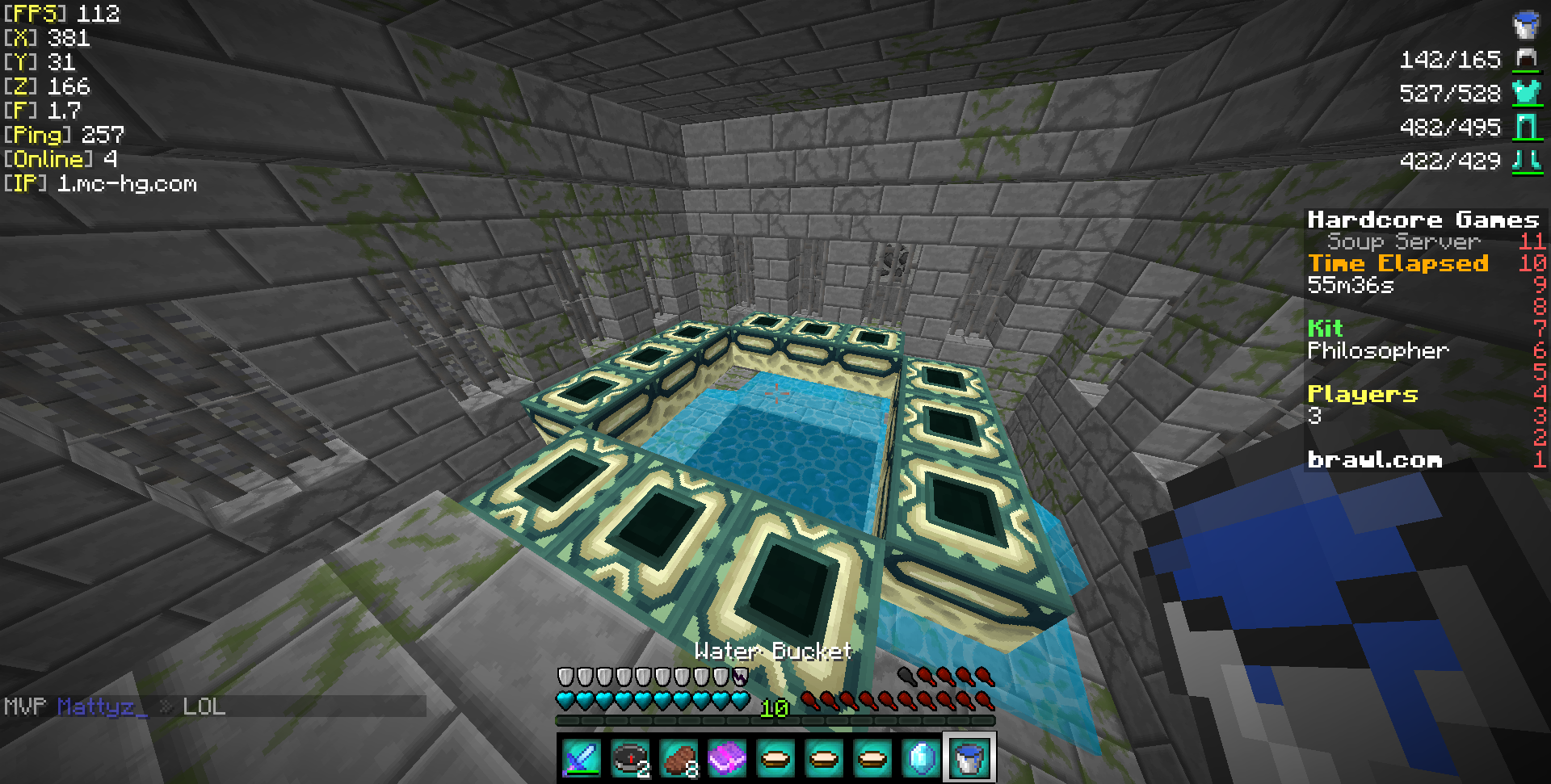1551x784 pixels.
Task: Click the diamond chestplate armor icon
Action: tap(1526, 93)
